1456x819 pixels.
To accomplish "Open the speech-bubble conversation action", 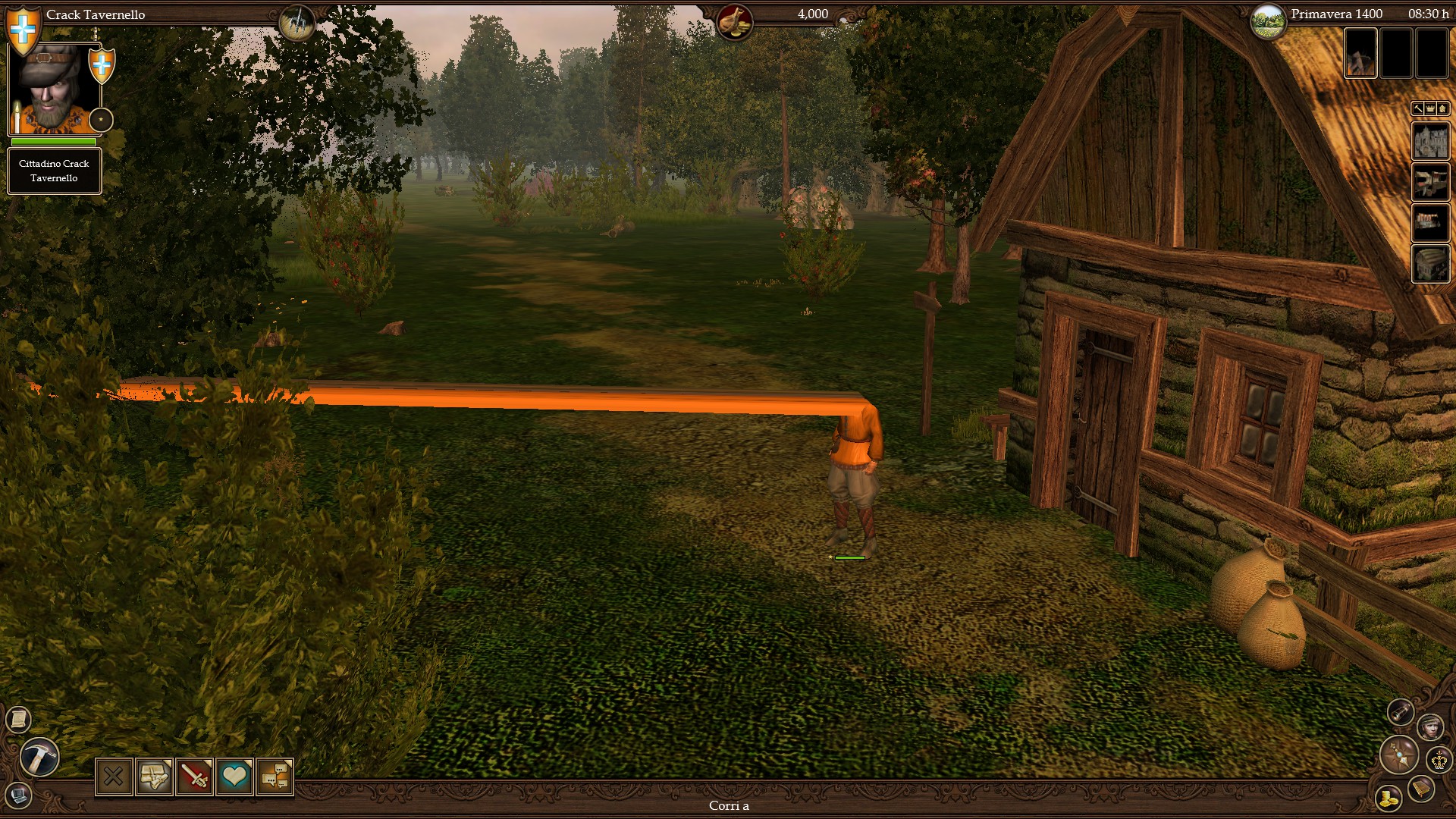I will coord(276,777).
